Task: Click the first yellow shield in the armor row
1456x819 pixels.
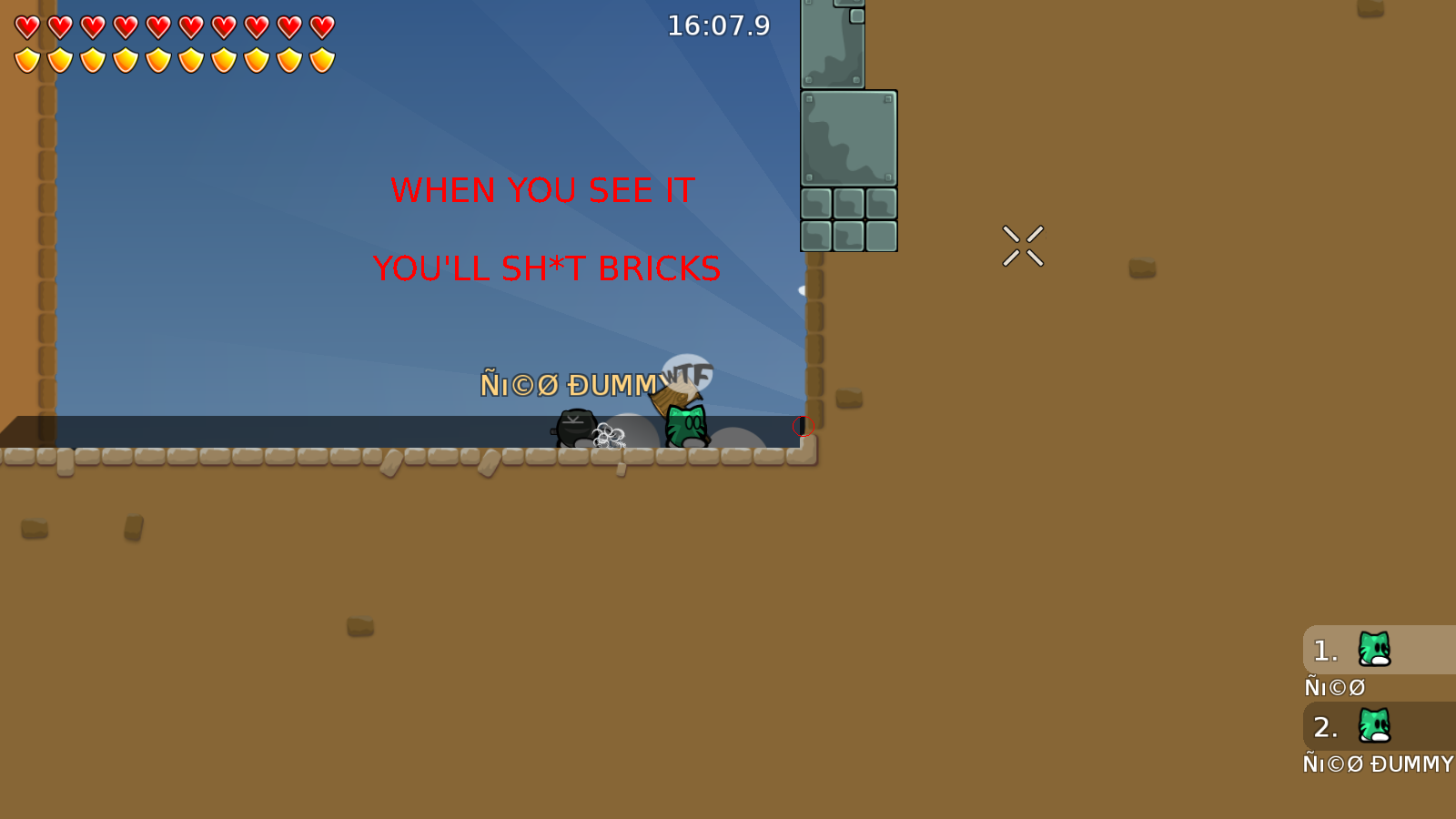Action: tap(25, 58)
